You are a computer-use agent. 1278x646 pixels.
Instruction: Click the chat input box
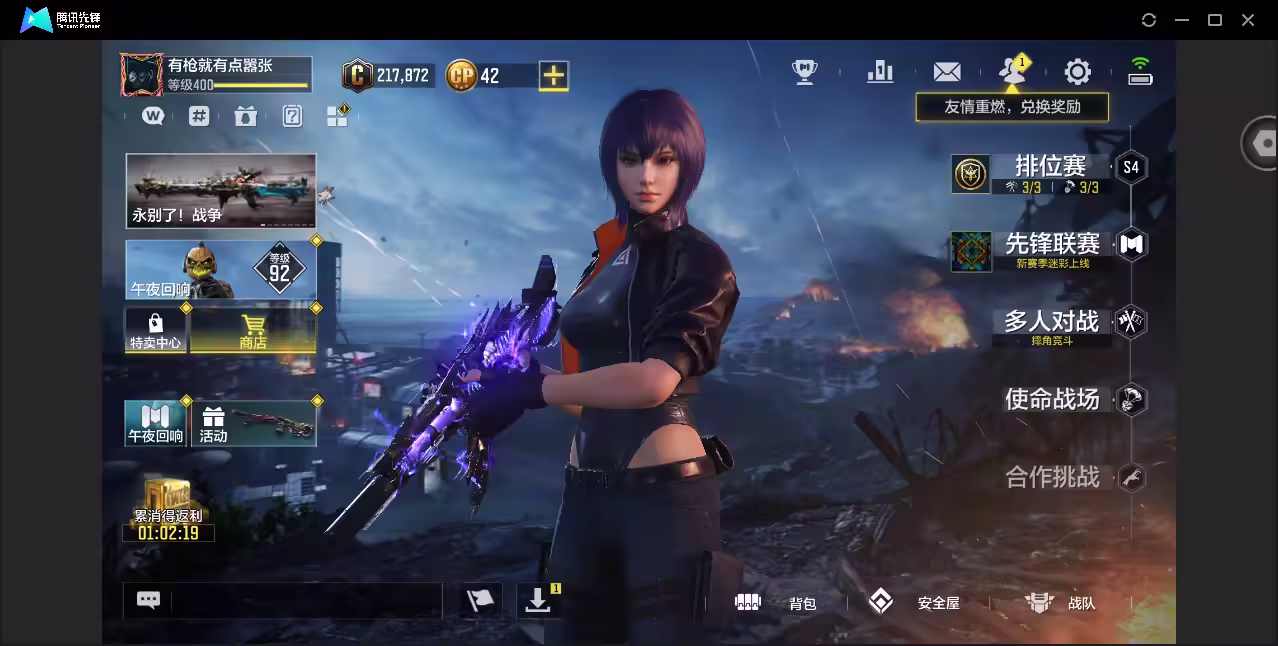[x=305, y=600]
